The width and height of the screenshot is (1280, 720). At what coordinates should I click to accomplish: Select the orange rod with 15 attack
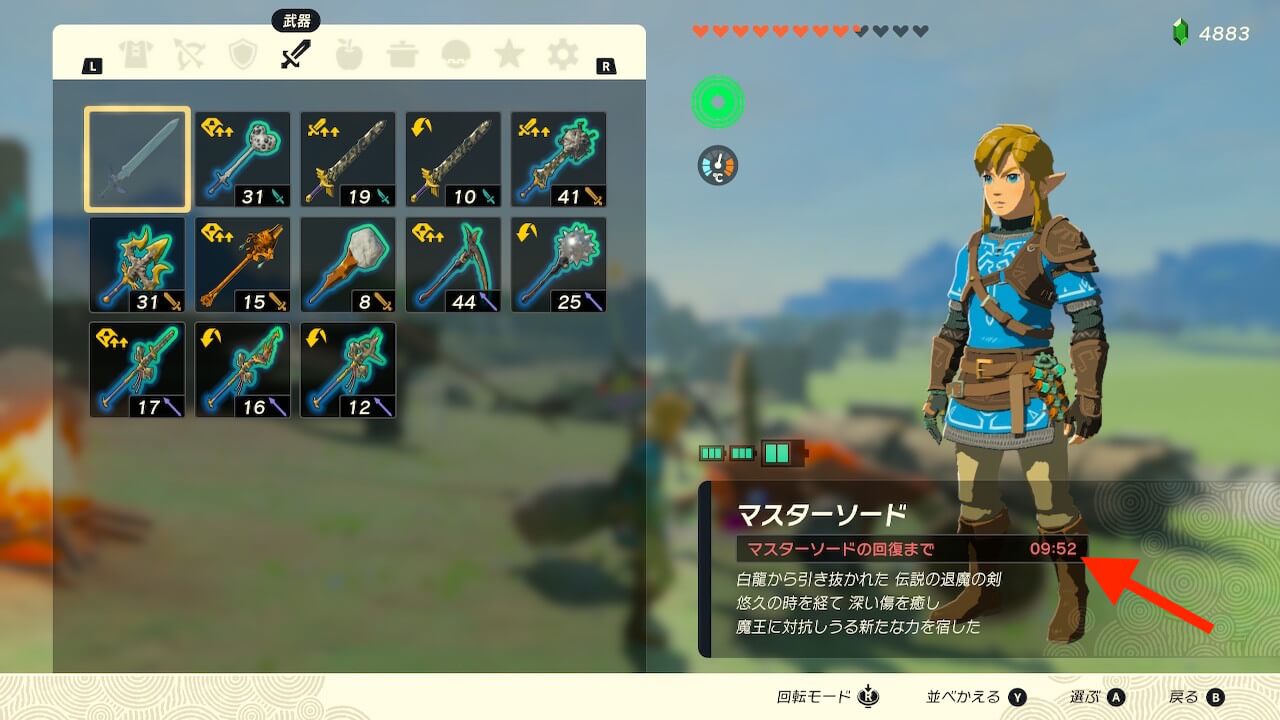pos(243,265)
